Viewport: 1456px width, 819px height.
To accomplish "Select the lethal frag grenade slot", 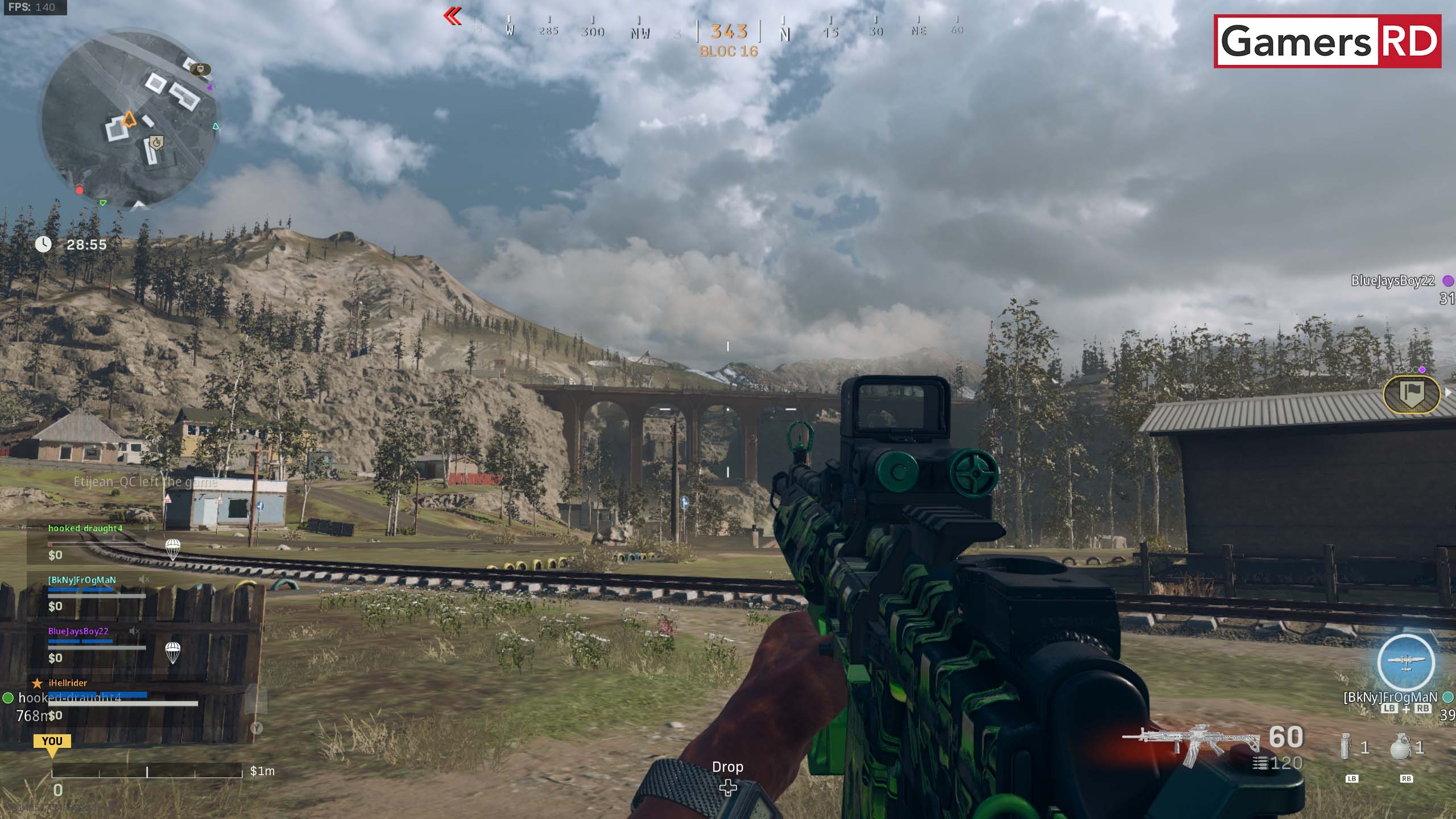I will point(1400,746).
